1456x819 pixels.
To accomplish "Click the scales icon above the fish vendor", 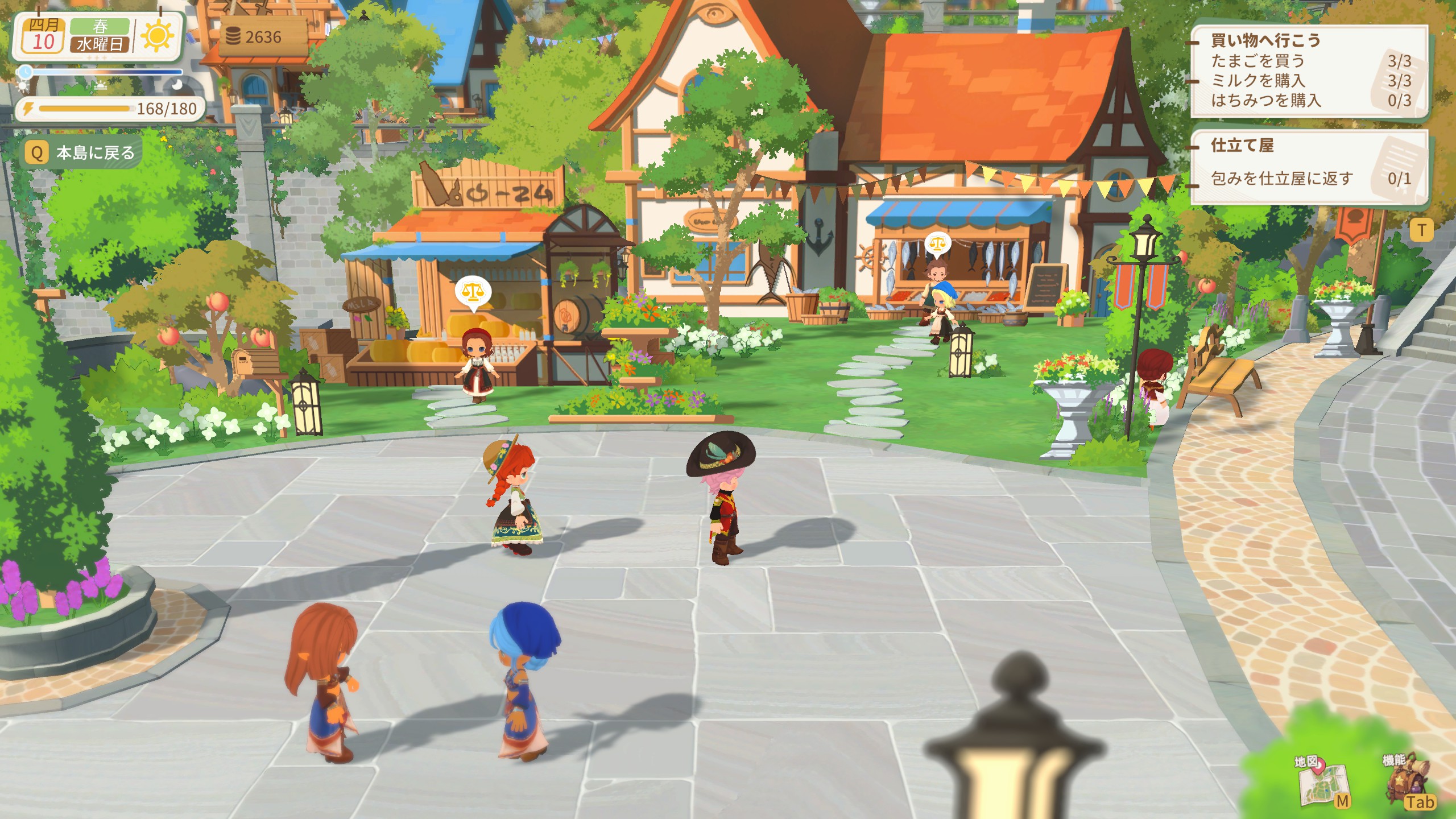I will point(937,244).
